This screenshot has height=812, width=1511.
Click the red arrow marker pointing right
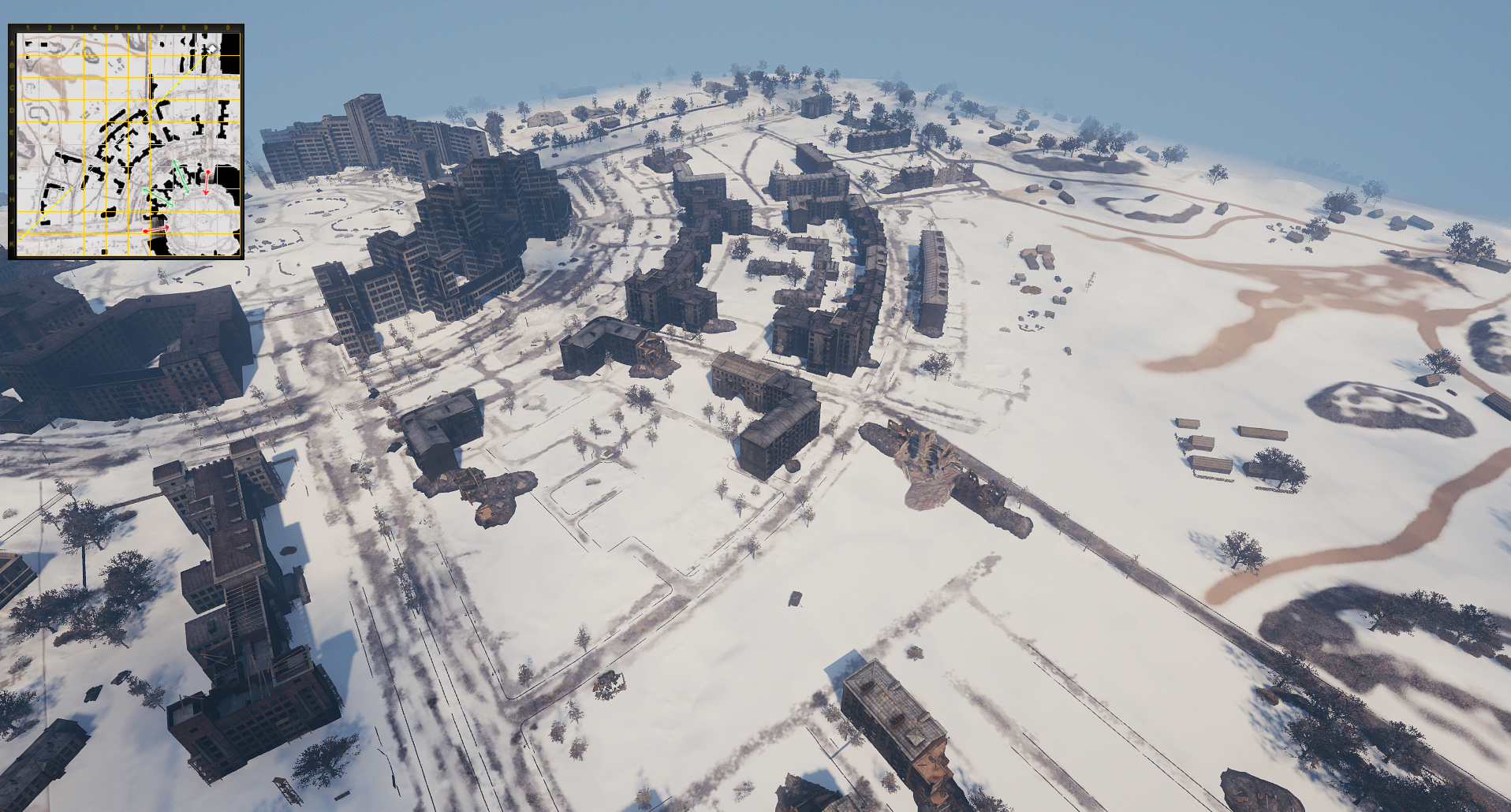pos(157,229)
